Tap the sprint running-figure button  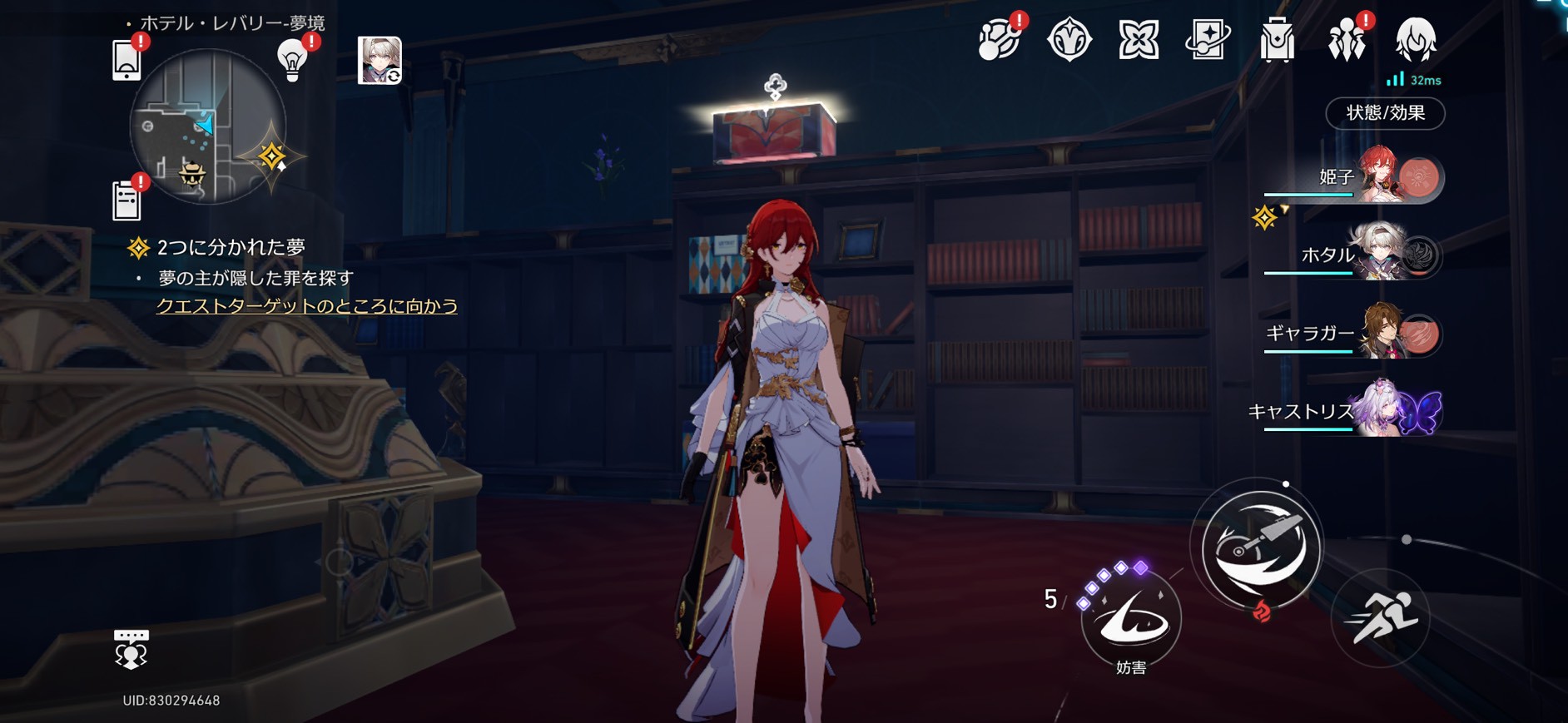tap(1380, 618)
